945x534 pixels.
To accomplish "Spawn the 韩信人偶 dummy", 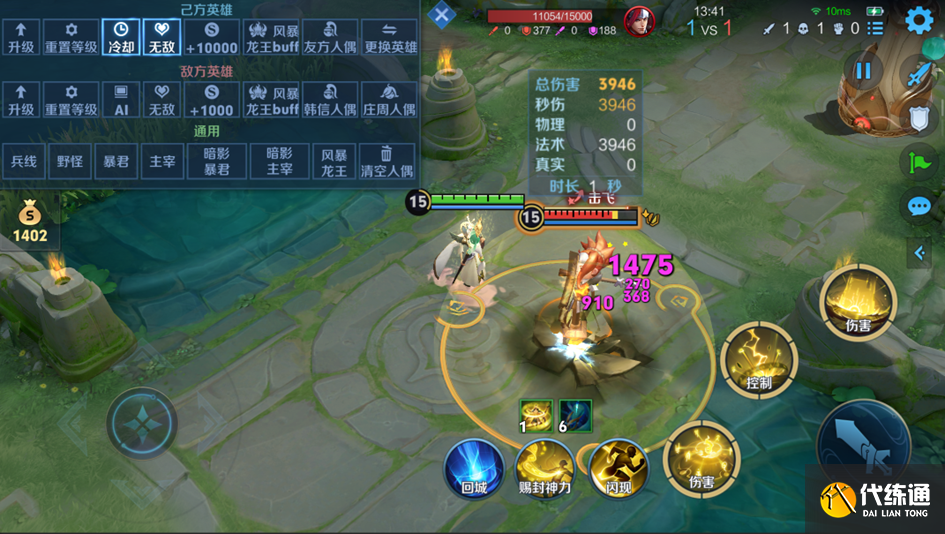I will coord(330,99).
